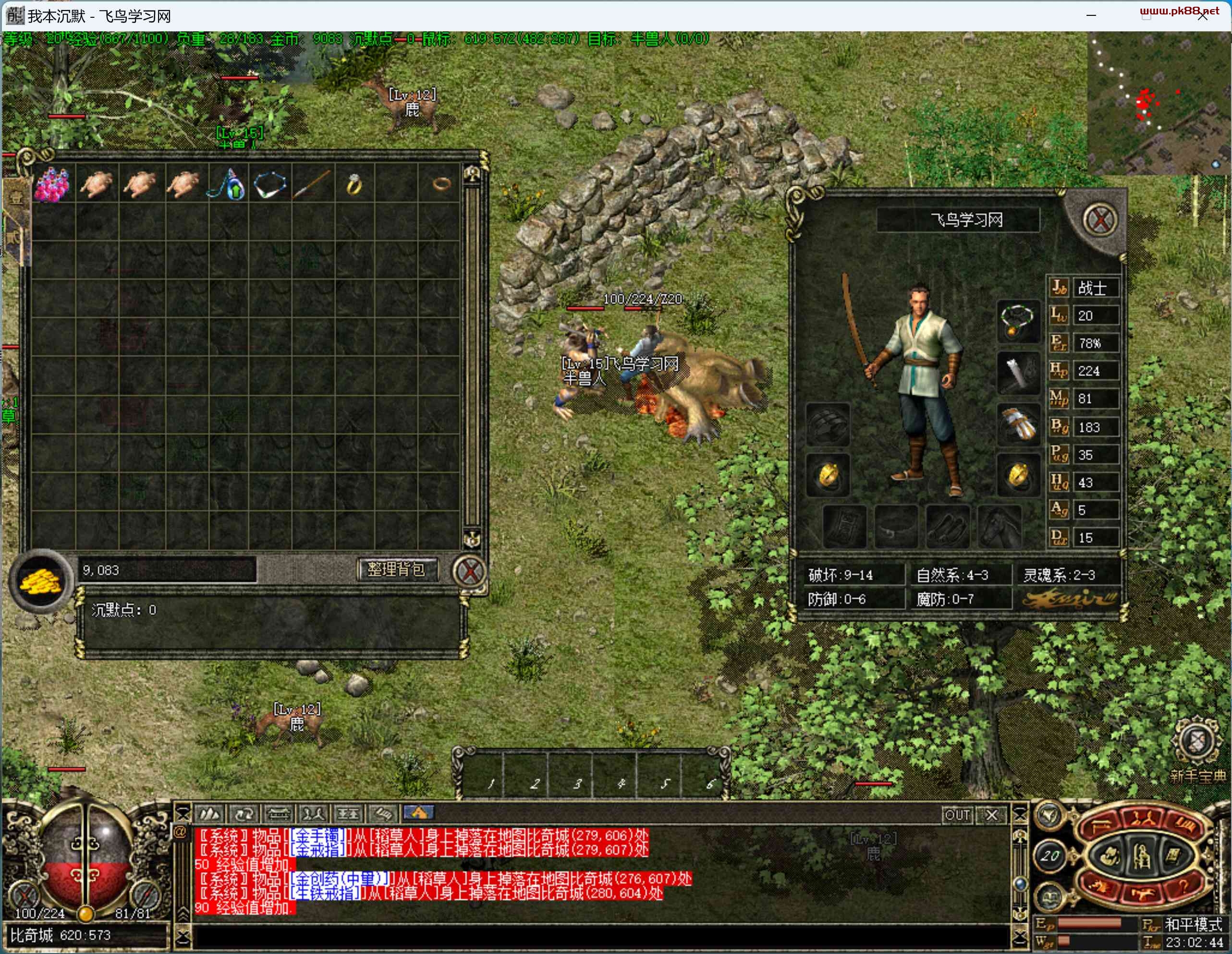The height and width of the screenshot is (954, 1232).
Task: Click the equipped necklace slot on character
Action: click(x=1017, y=321)
